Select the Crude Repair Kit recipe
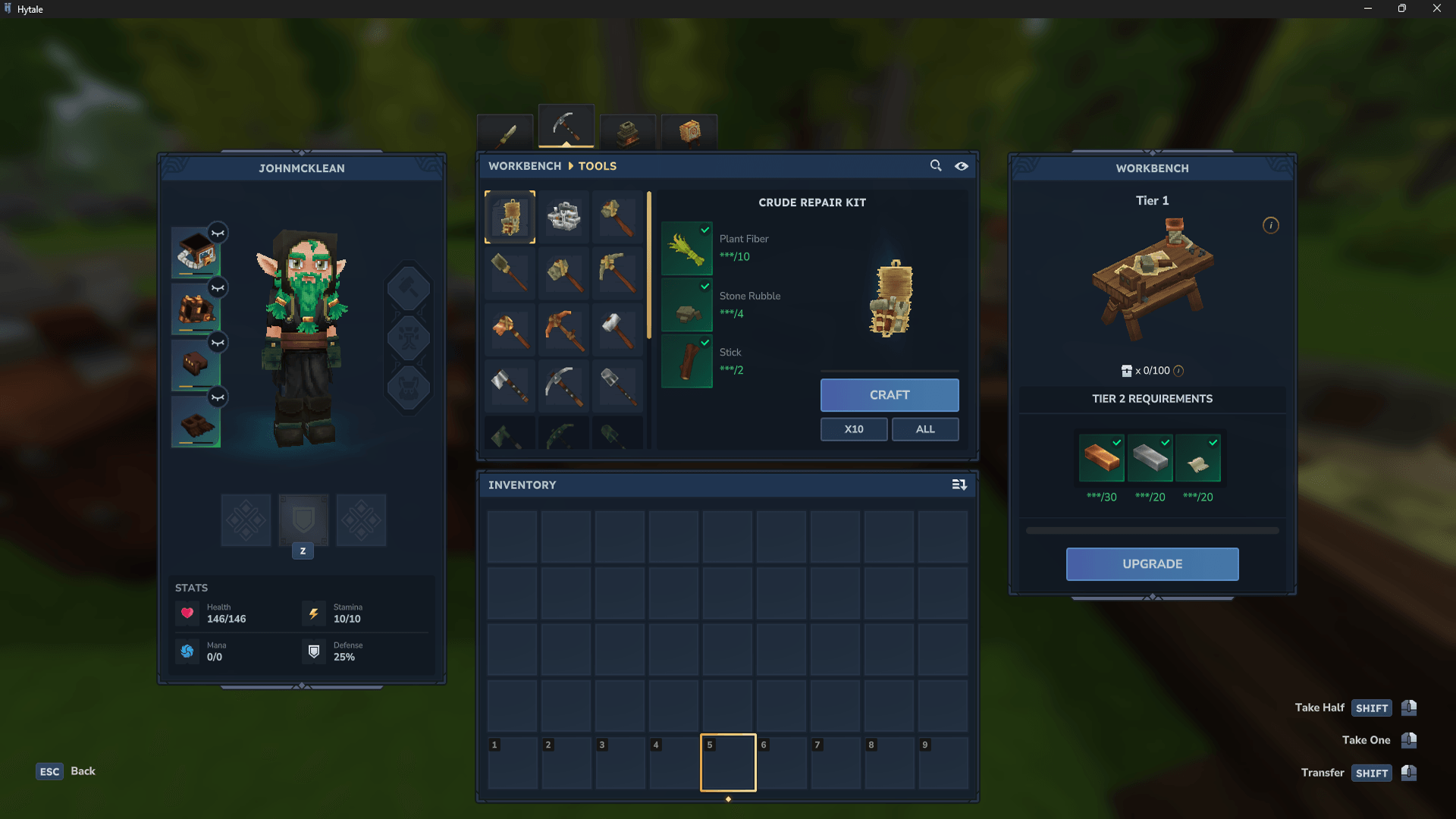The image size is (1456, 819). 510,218
